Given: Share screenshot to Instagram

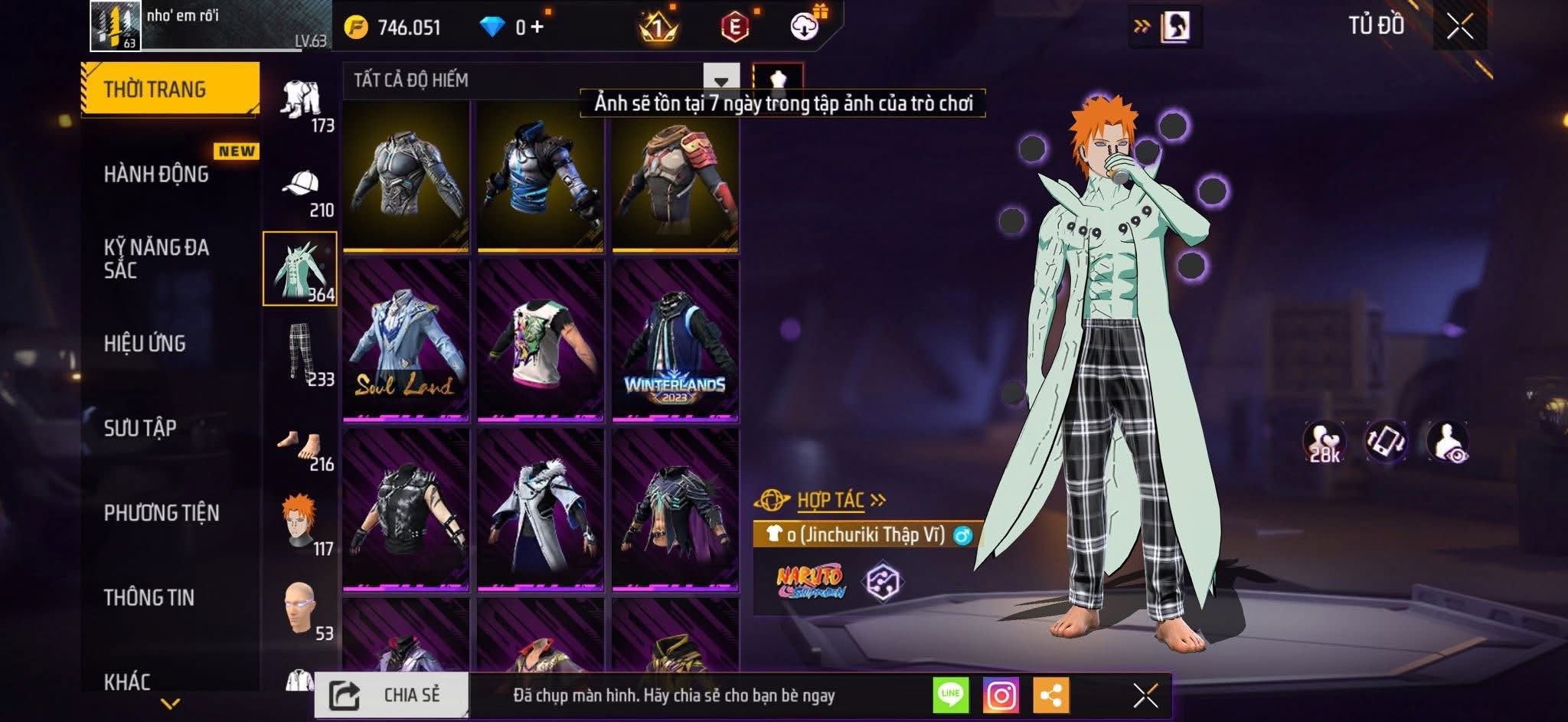Looking at the screenshot, I should coord(1001,696).
